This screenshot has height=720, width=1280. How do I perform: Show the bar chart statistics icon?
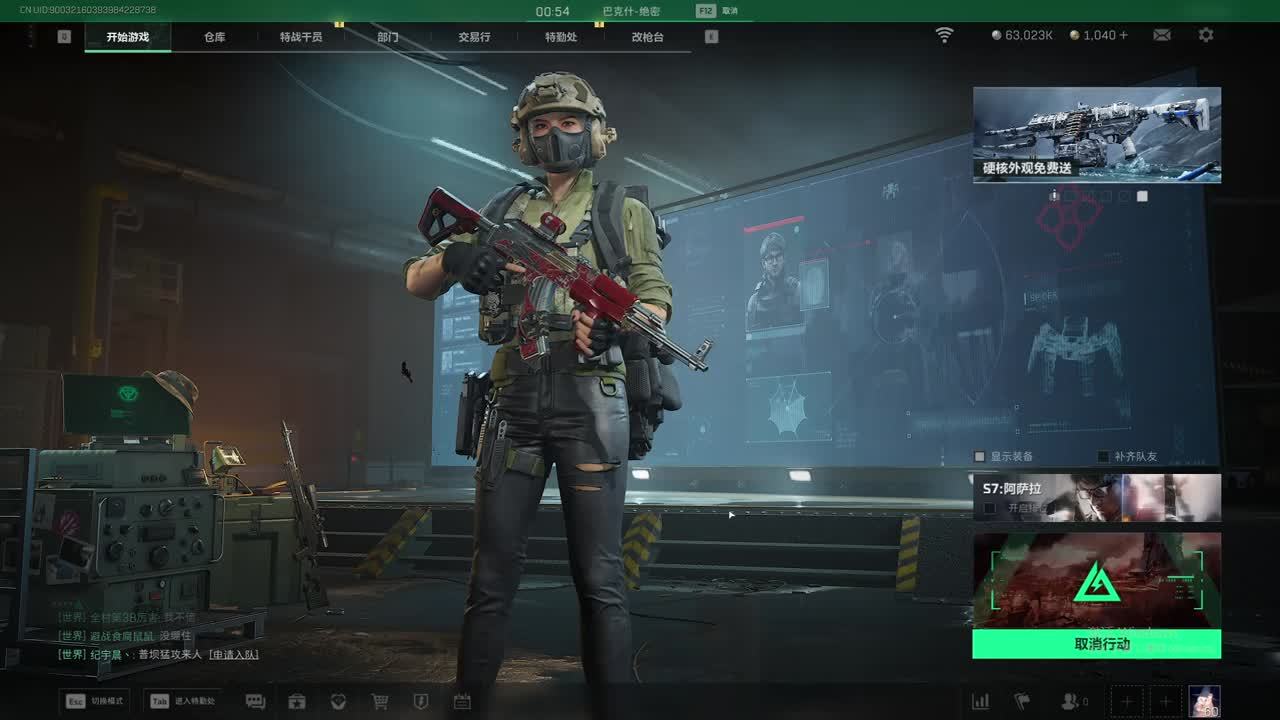pyautogui.click(x=981, y=702)
